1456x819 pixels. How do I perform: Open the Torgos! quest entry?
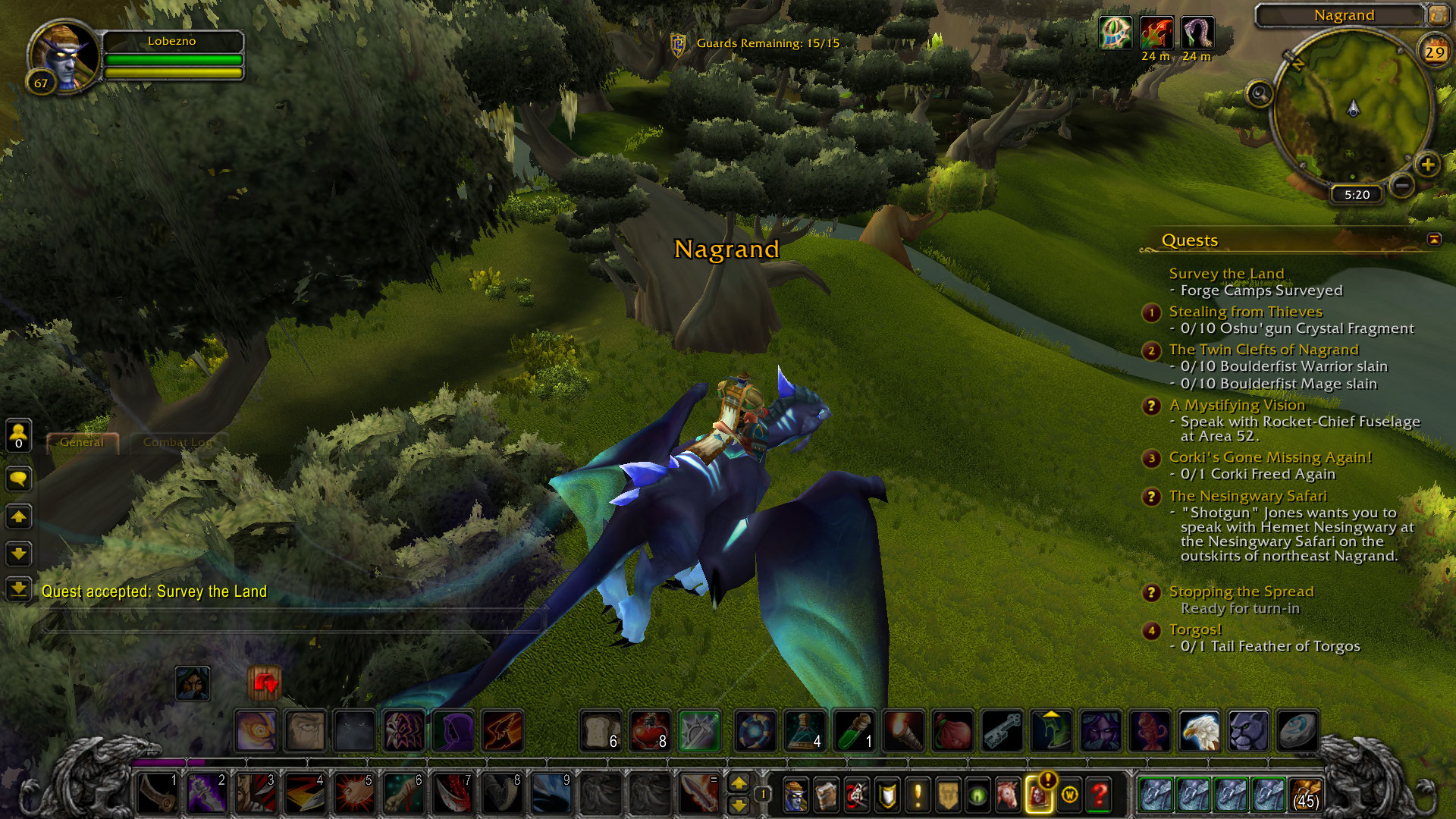point(1195,629)
